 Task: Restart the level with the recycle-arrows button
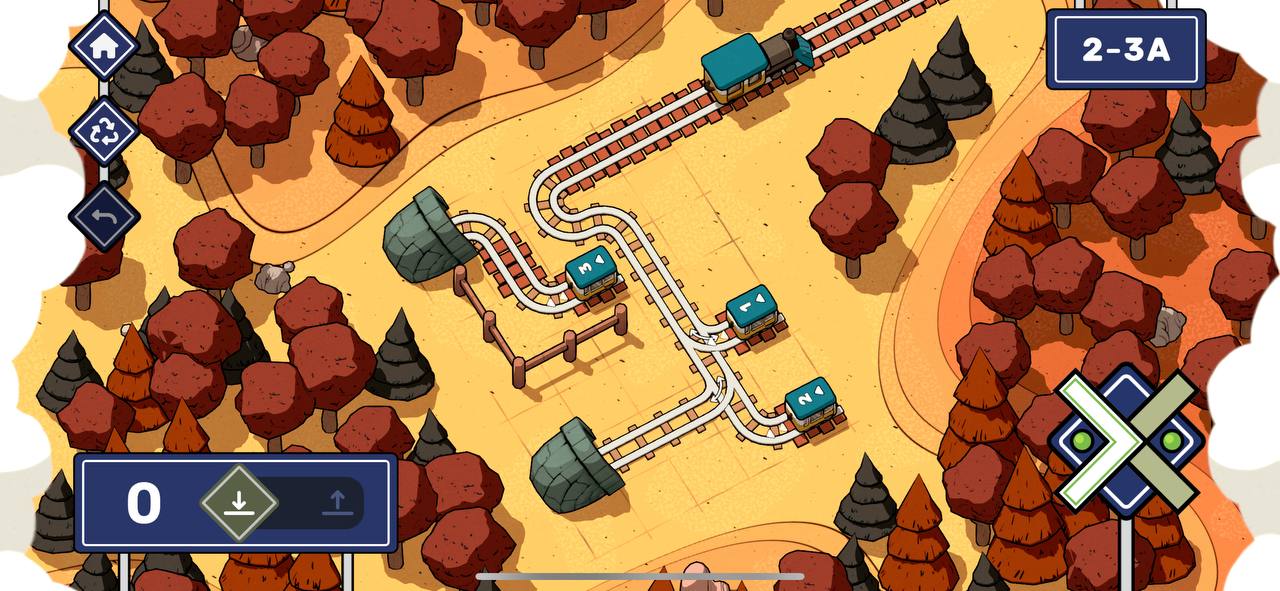[x=104, y=131]
